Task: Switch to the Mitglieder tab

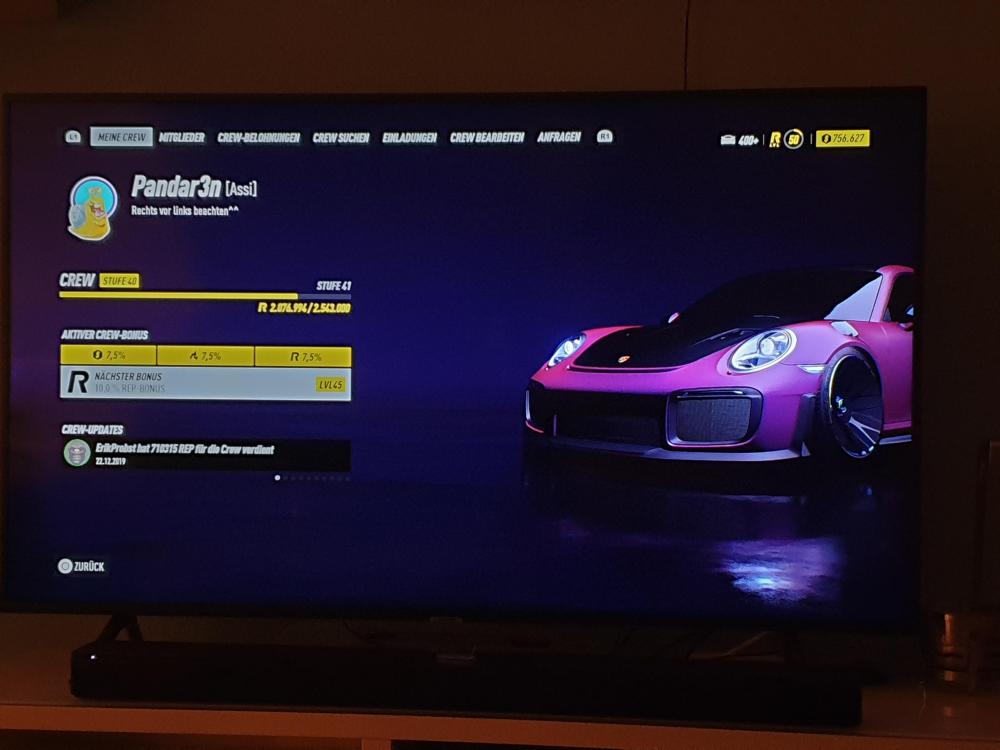Action: coord(183,138)
